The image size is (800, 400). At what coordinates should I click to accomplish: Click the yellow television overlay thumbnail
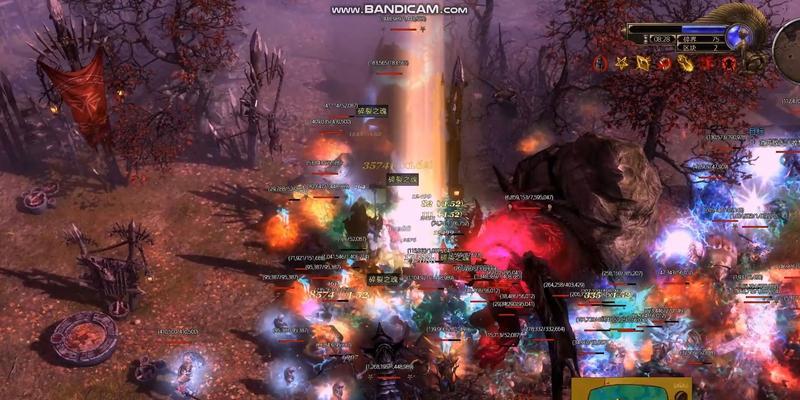click(630, 390)
